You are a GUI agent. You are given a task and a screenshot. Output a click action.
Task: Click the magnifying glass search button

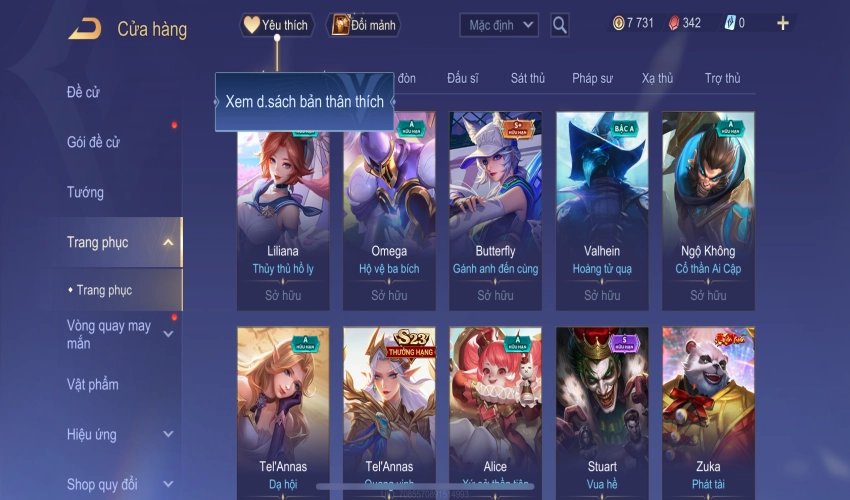(x=560, y=24)
